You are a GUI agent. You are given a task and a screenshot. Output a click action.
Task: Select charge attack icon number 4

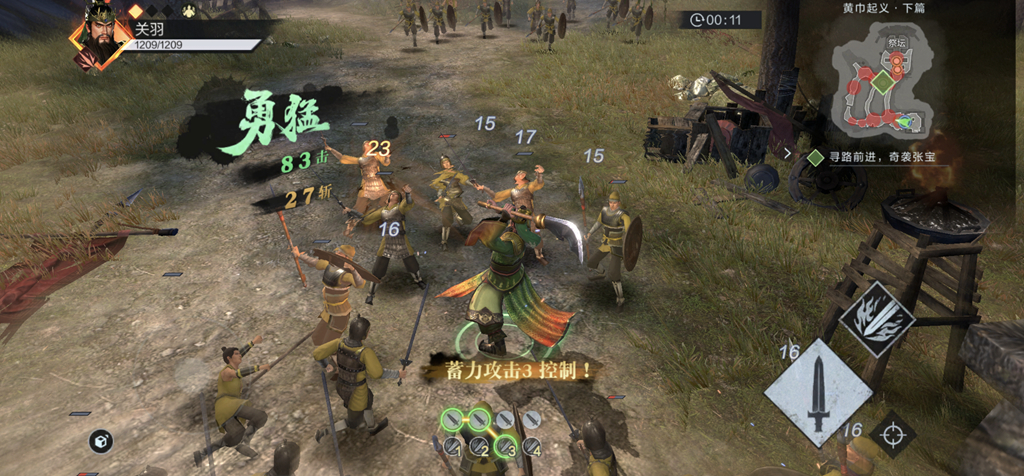[530, 446]
